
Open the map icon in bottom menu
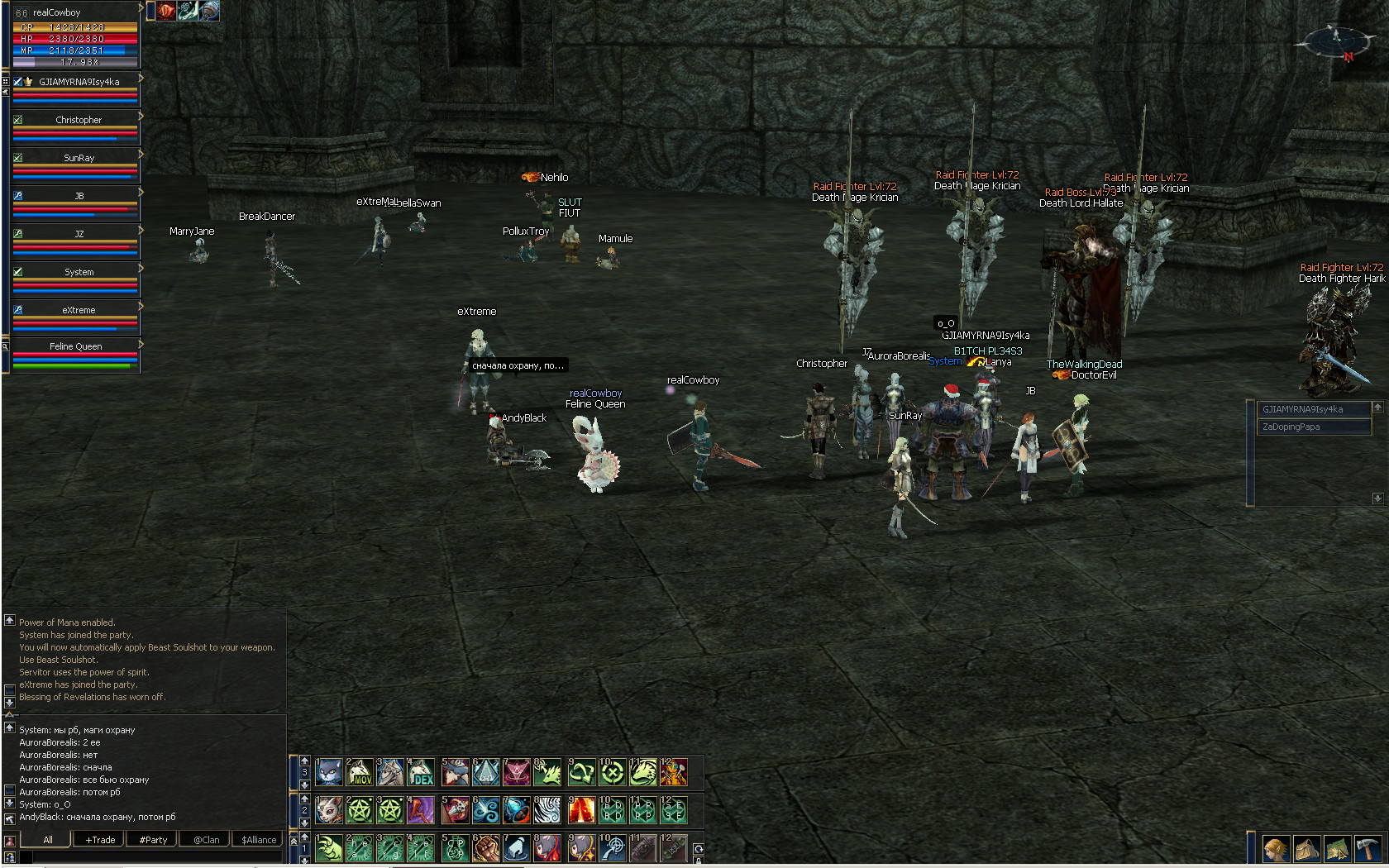[1338, 849]
